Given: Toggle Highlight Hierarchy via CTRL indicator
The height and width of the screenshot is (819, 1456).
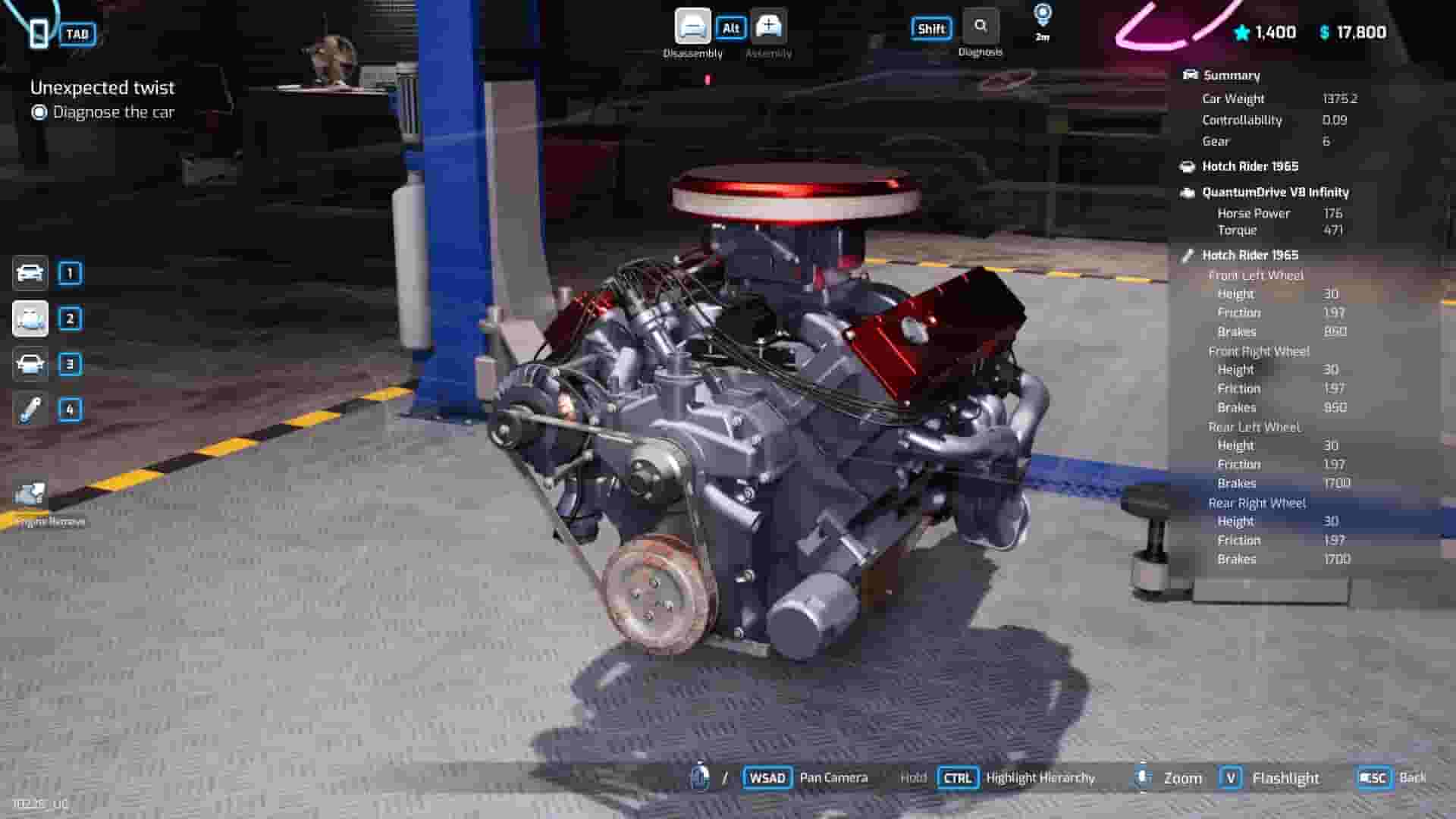Looking at the screenshot, I should [x=958, y=777].
